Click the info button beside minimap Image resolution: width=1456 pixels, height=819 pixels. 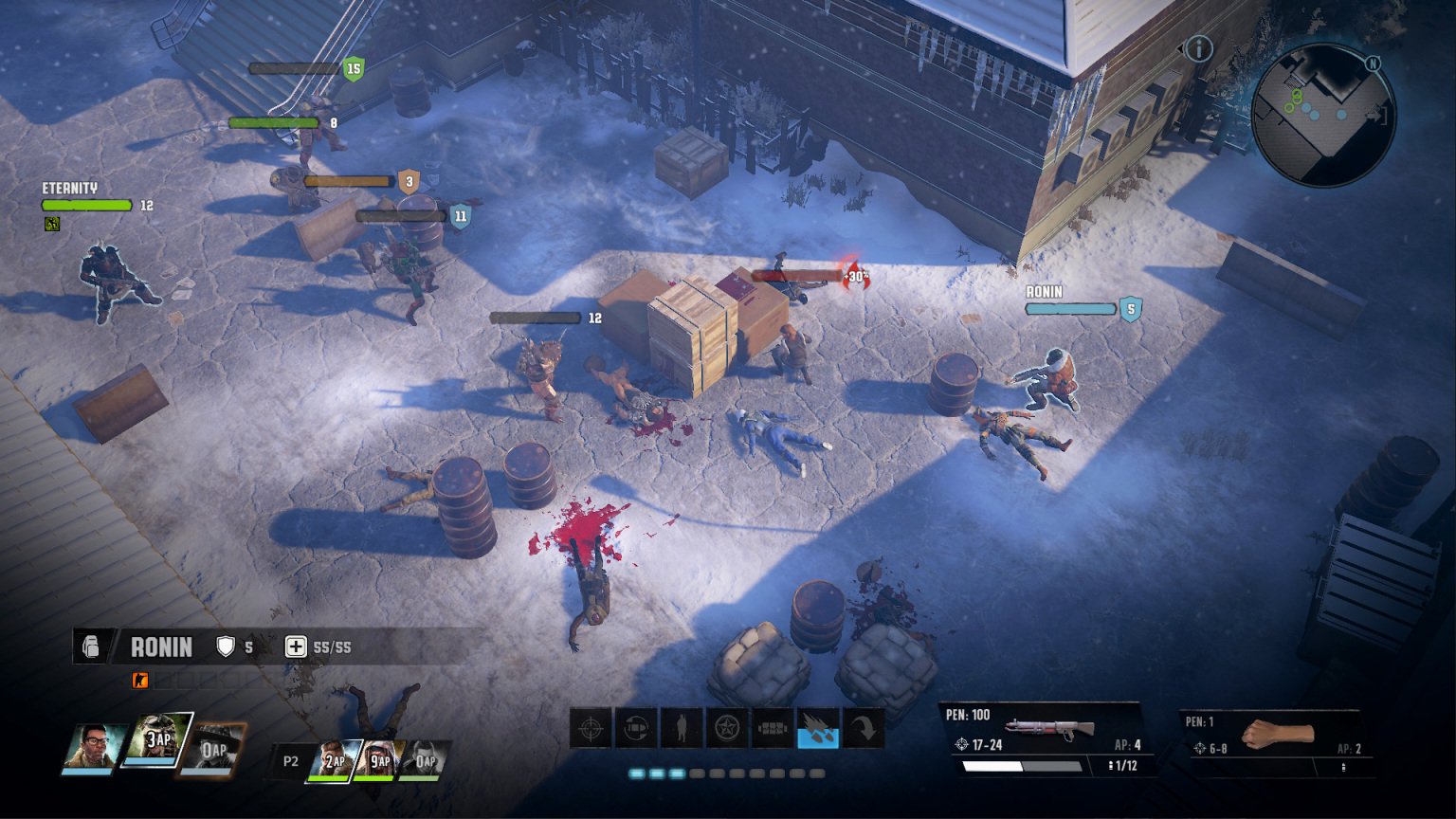[1199, 48]
